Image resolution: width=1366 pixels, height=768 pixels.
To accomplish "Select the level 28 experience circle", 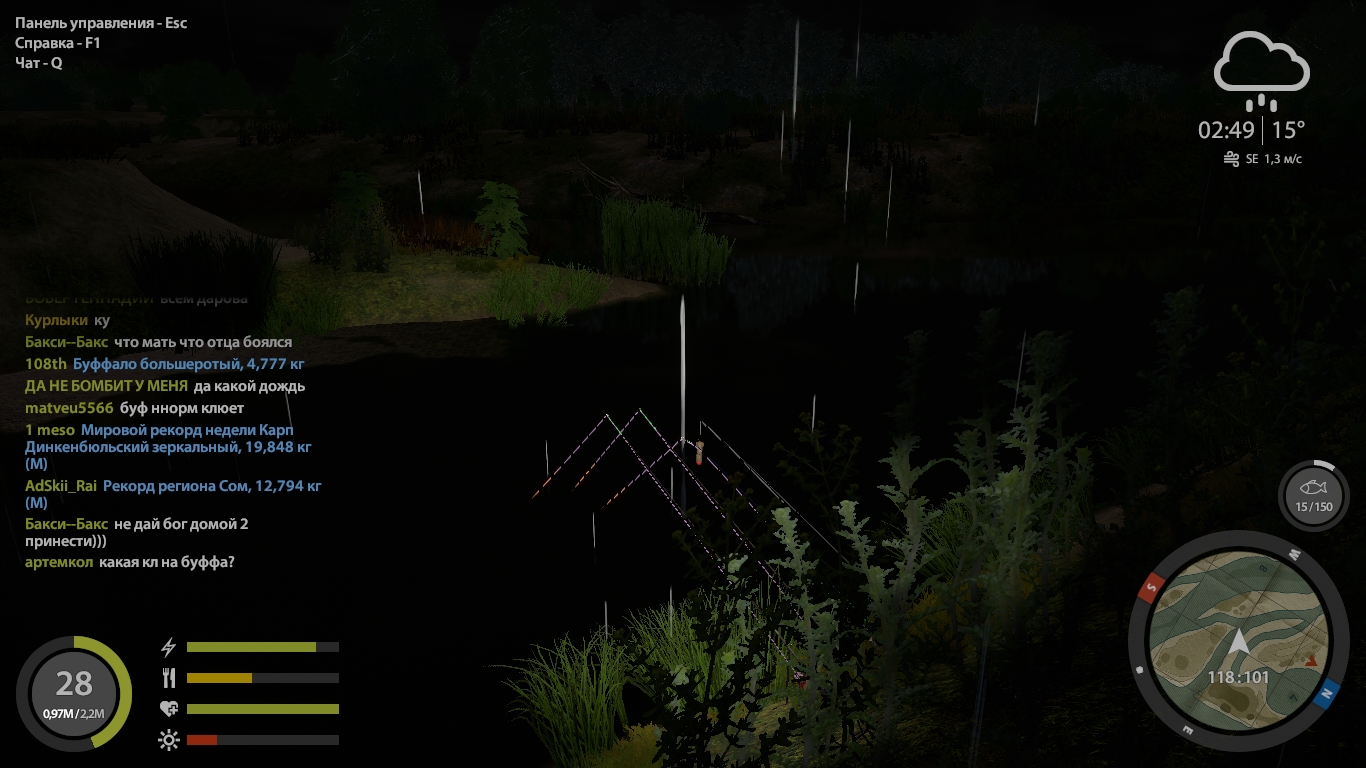I will [74, 693].
